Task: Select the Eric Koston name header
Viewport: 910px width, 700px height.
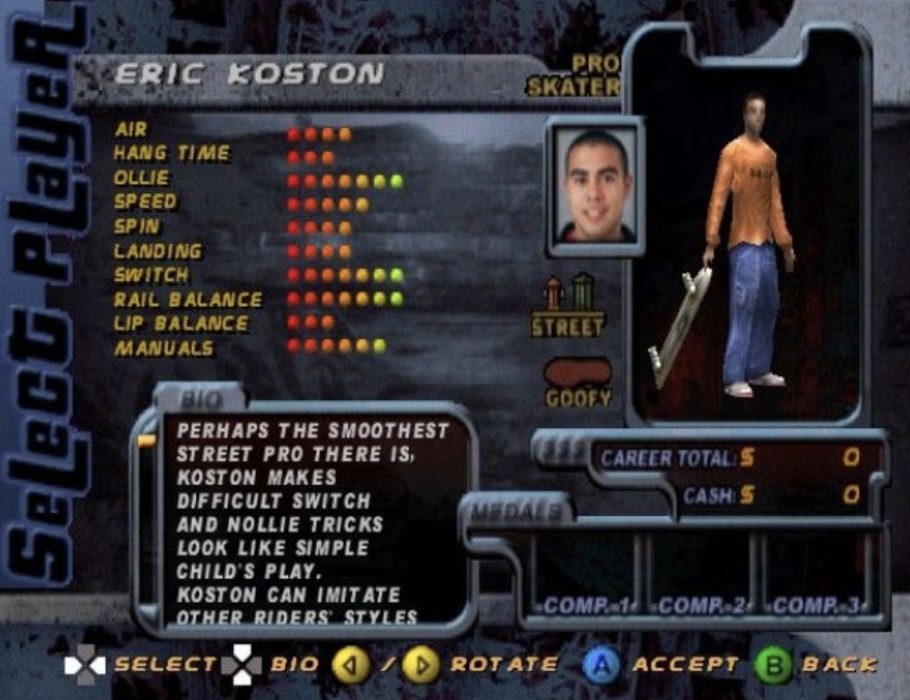Action: [x=248, y=74]
